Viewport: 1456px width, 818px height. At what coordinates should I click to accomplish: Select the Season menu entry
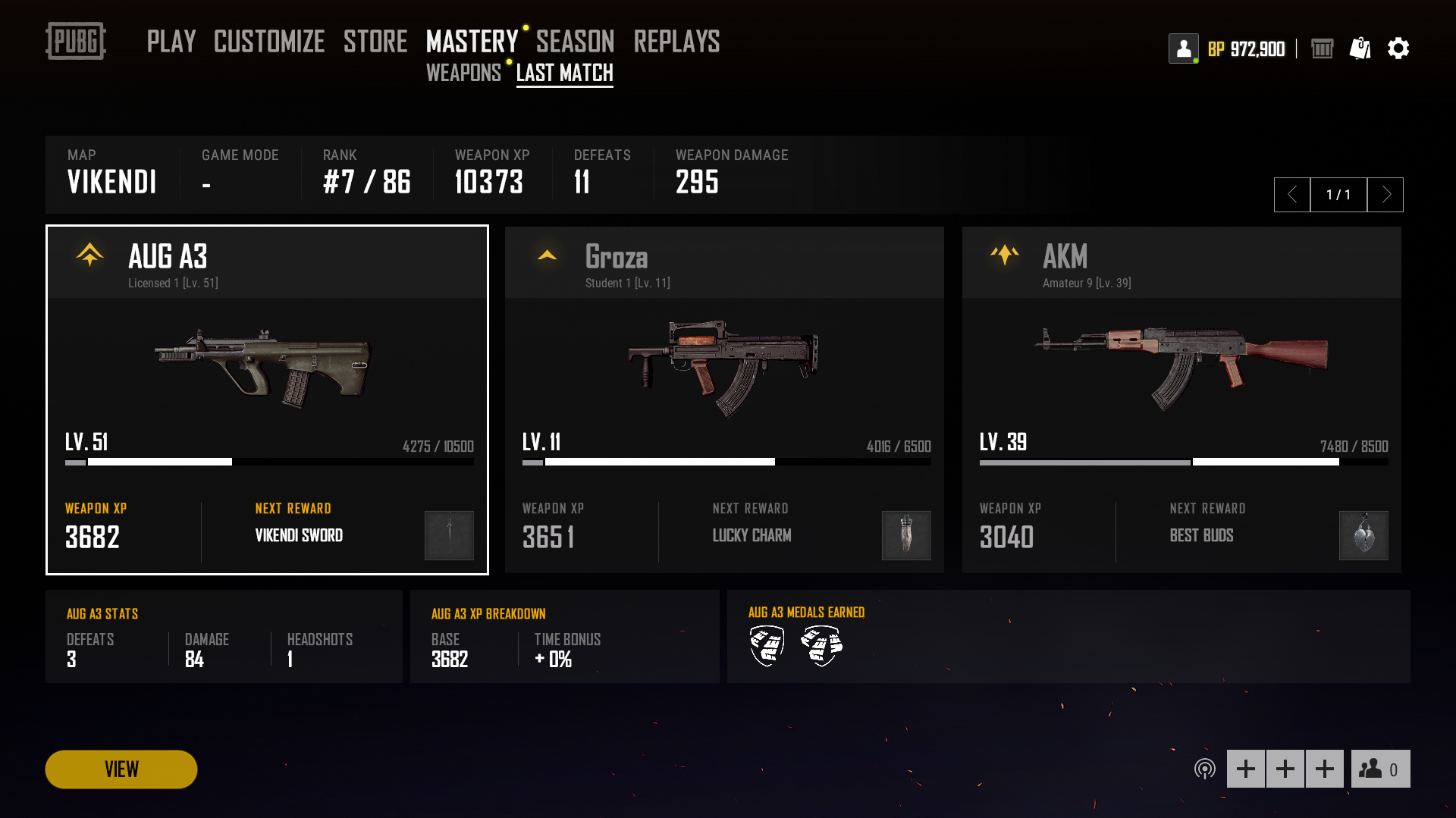point(575,42)
